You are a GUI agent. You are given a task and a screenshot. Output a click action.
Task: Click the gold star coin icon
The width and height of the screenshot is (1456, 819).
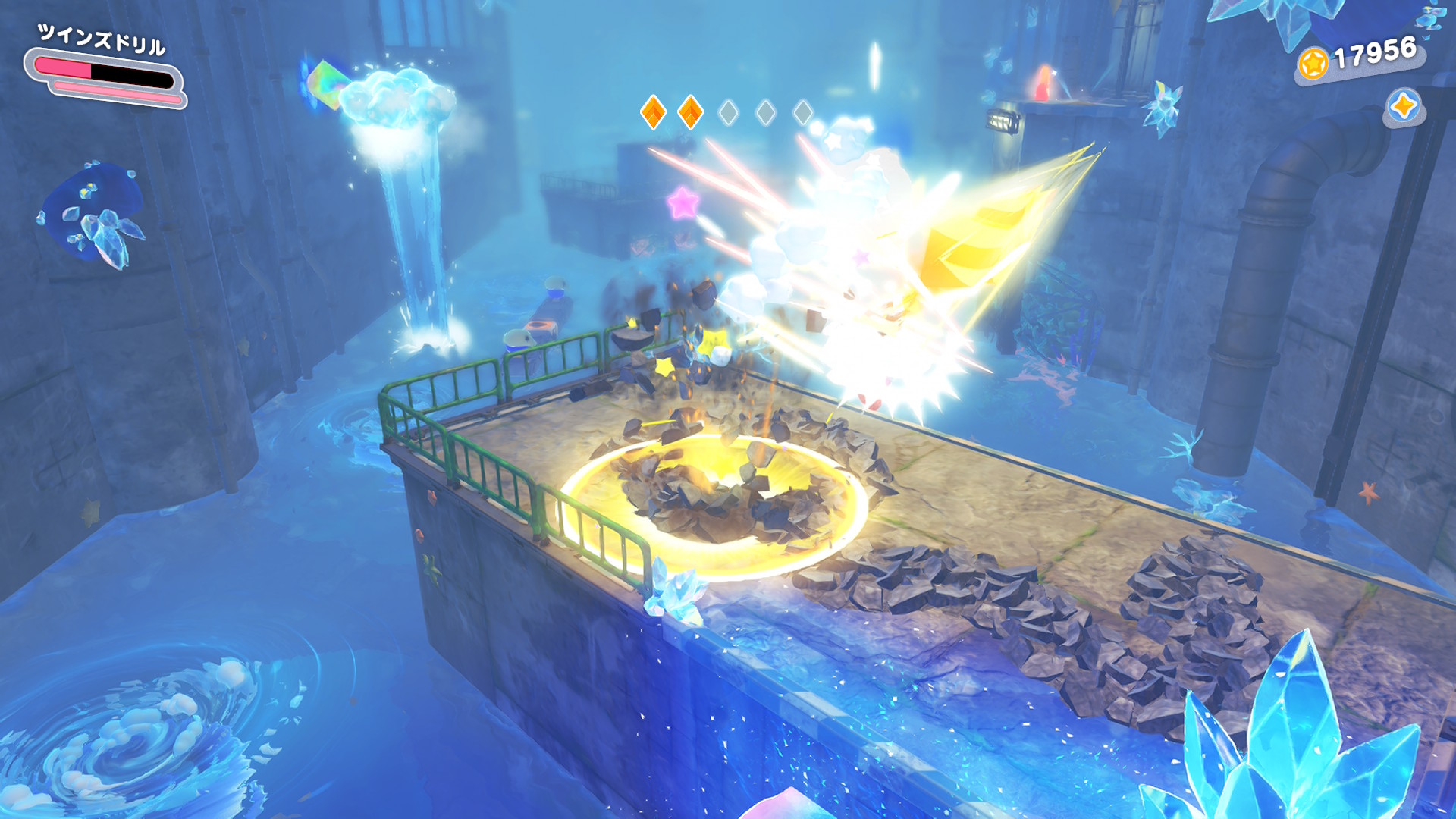[1313, 63]
